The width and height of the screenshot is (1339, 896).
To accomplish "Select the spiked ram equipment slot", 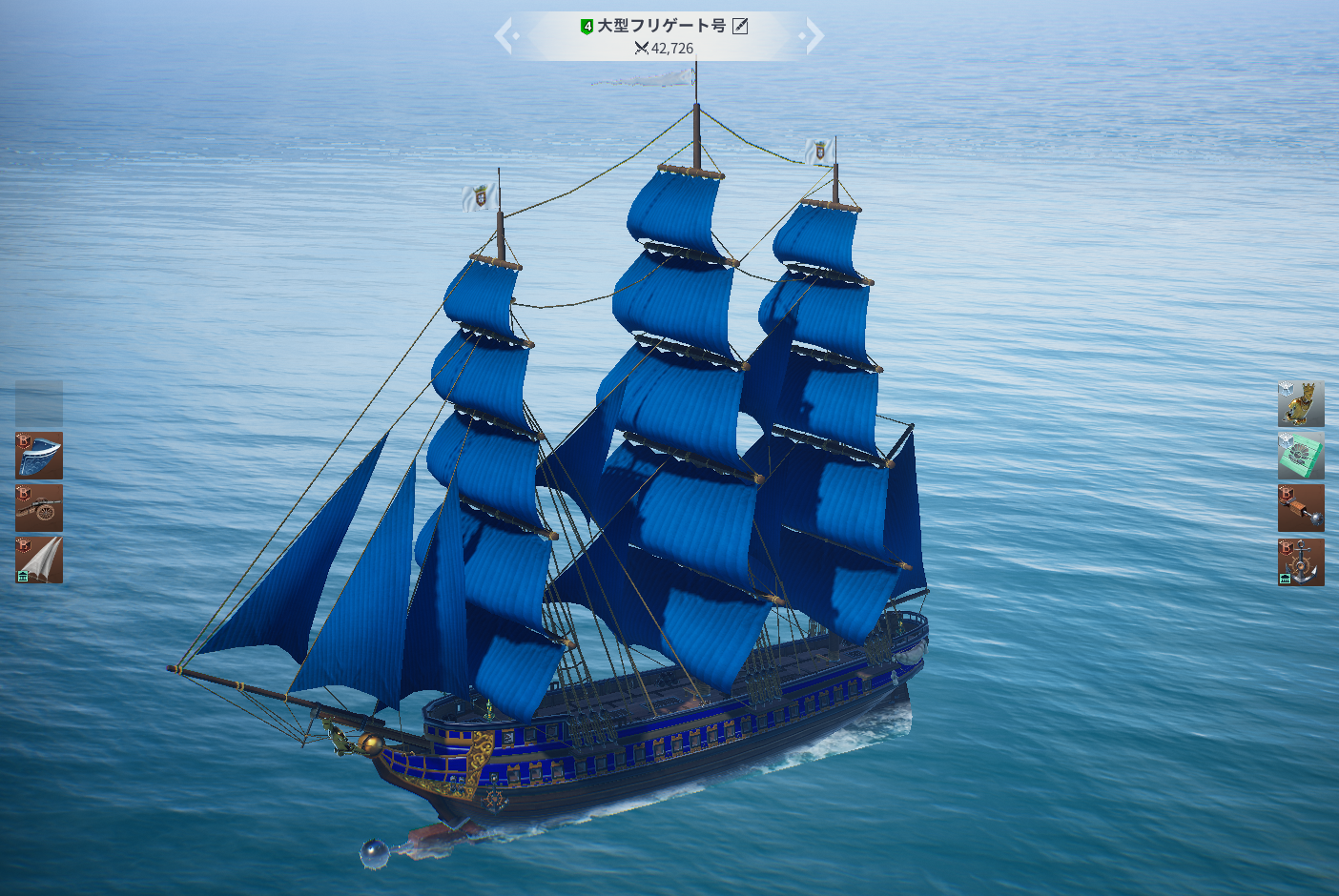I will 1301,508.
